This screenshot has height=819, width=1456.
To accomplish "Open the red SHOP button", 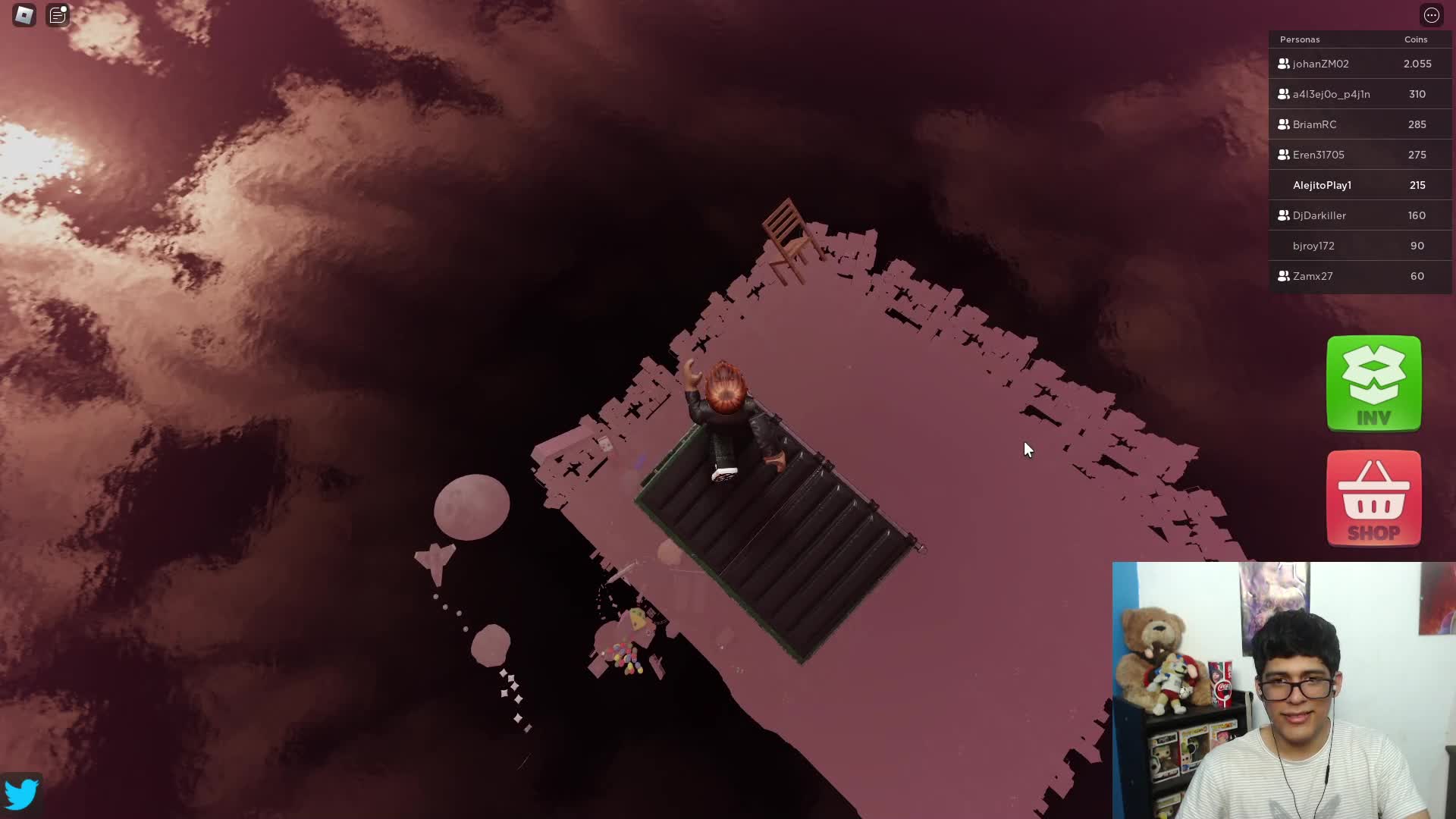I will (x=1373, y=498).
